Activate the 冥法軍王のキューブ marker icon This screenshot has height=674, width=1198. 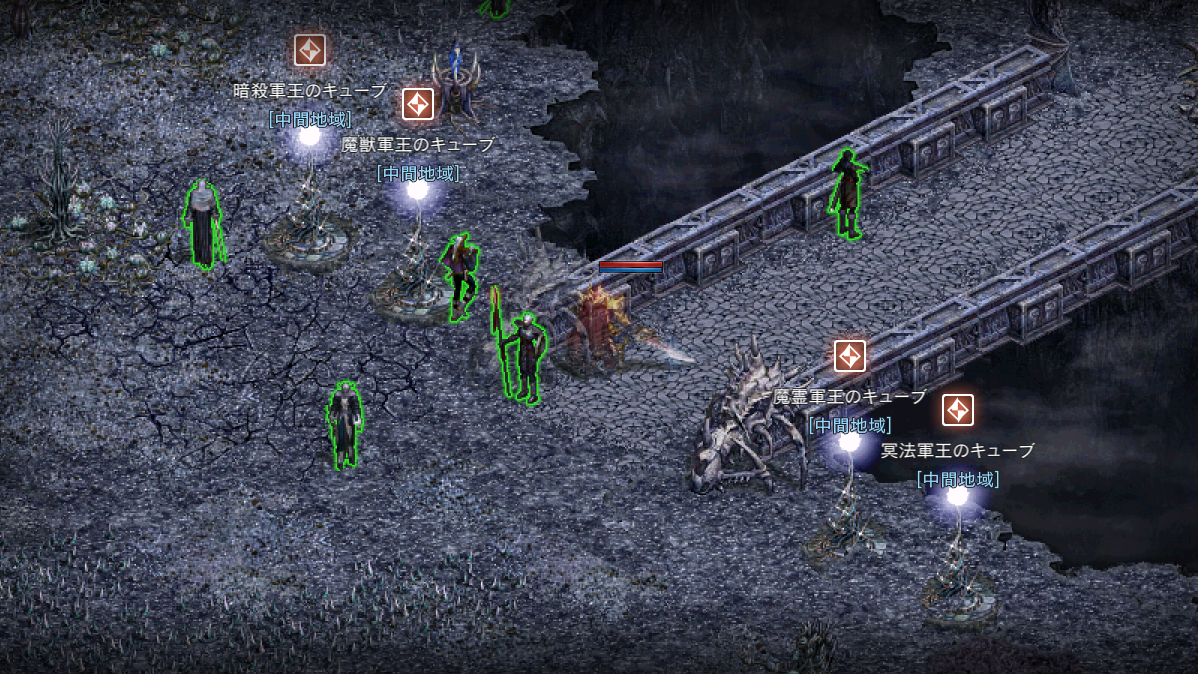pyautogui.click(x=958, y=410)
